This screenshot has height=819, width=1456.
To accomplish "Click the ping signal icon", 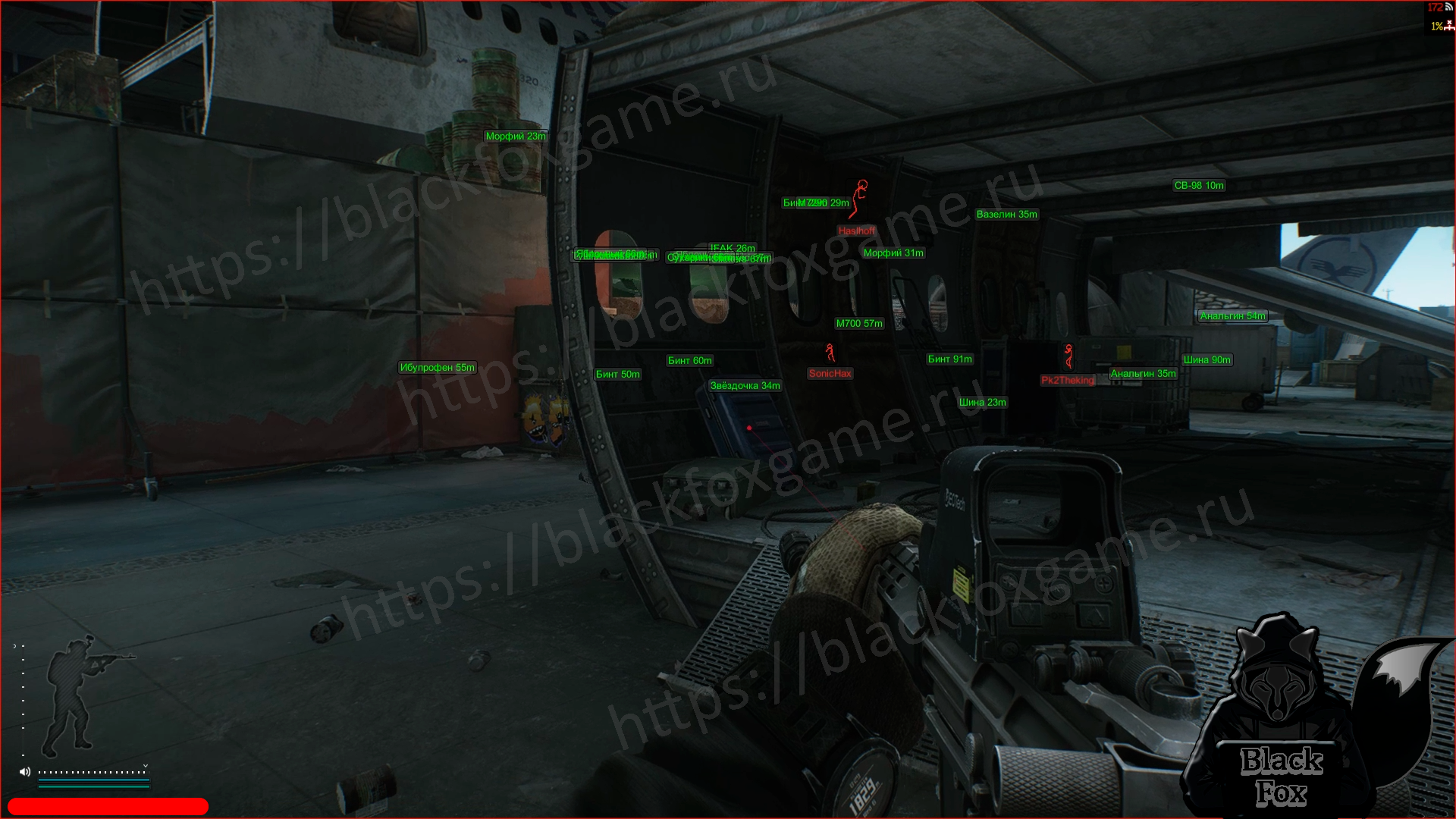I will (x=1448, y=8).
